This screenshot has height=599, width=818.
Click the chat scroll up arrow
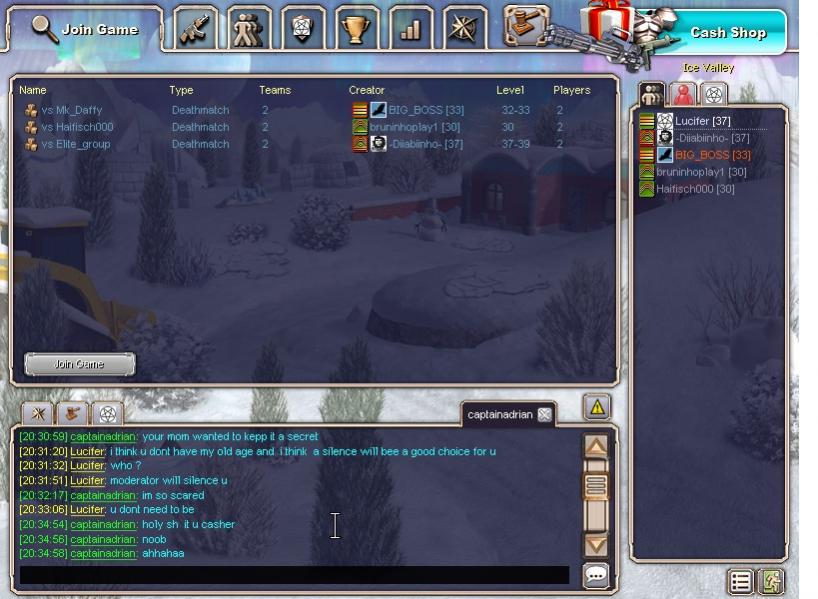pyautogui.click(x=596, y=447)
